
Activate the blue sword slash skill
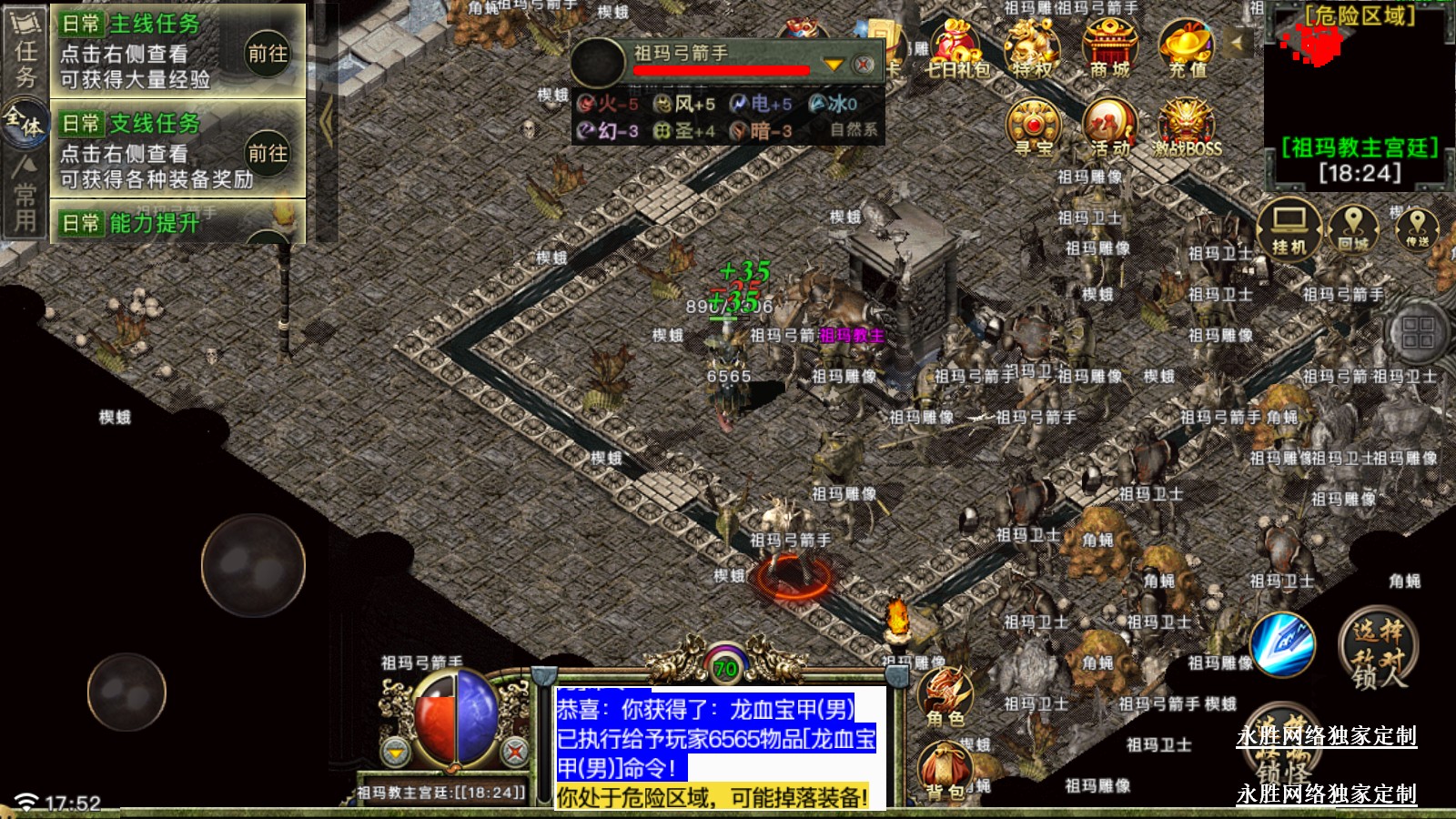[x=1282, y=644]
